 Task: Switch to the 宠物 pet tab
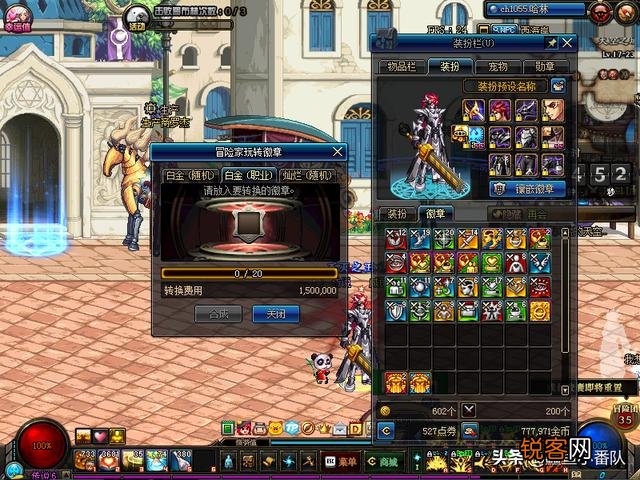pyautogui.click(x=497, y=66)
